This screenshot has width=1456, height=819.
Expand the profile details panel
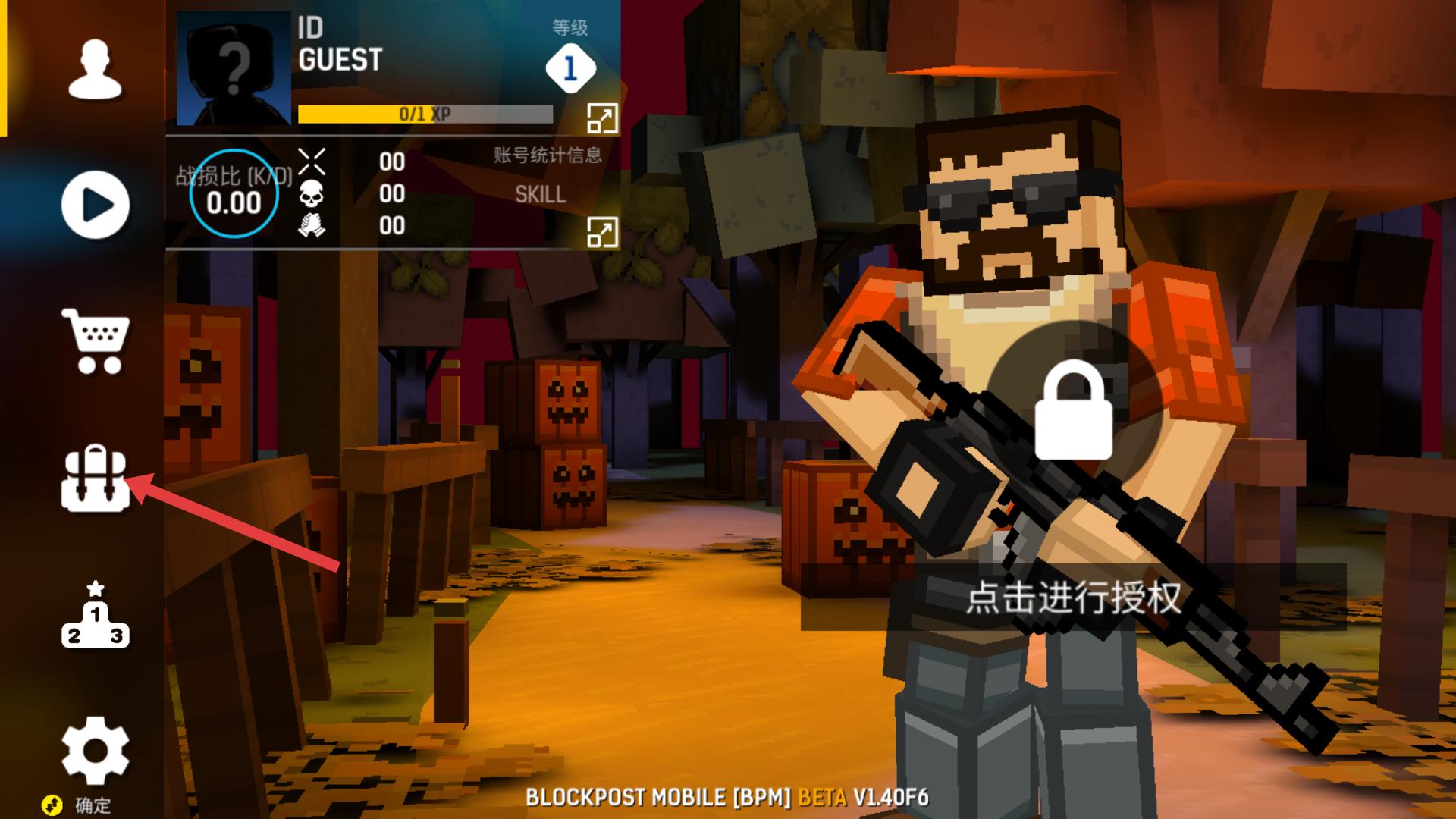click(x=601, y=119)
